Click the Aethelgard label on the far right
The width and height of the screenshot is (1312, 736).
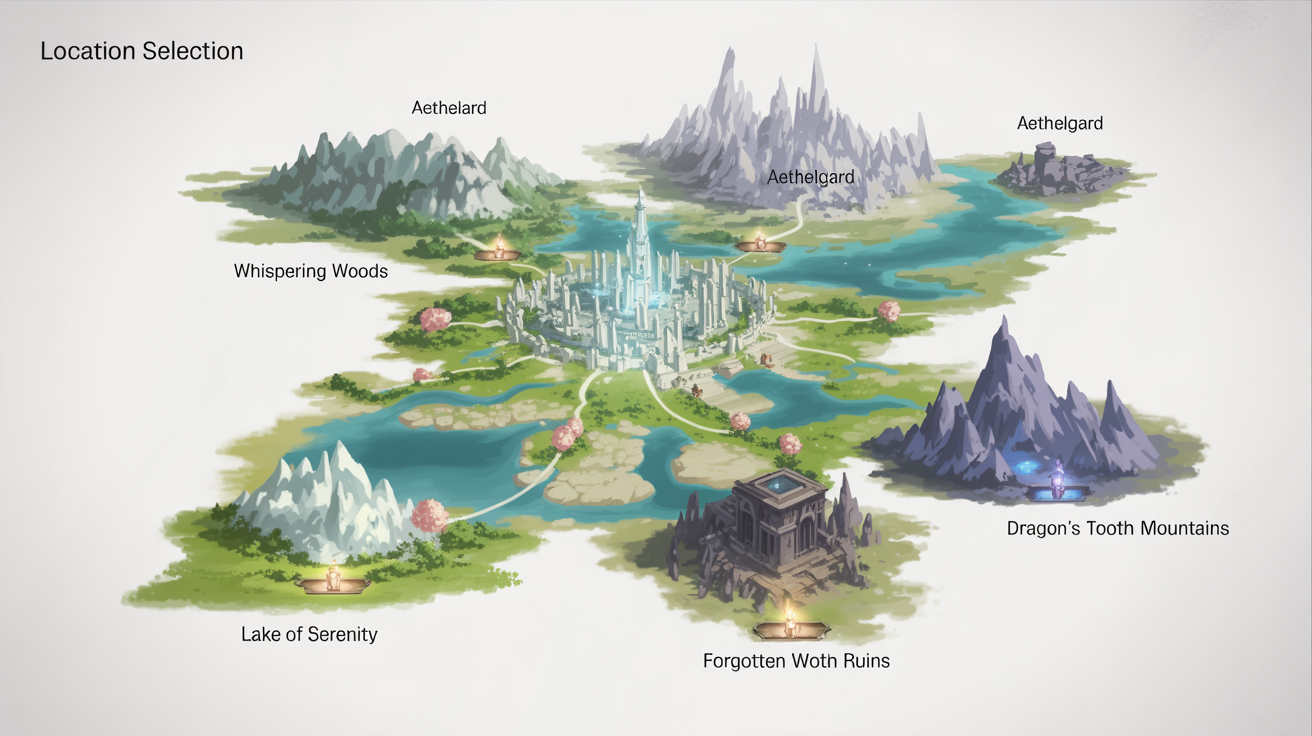[1060, 123]
